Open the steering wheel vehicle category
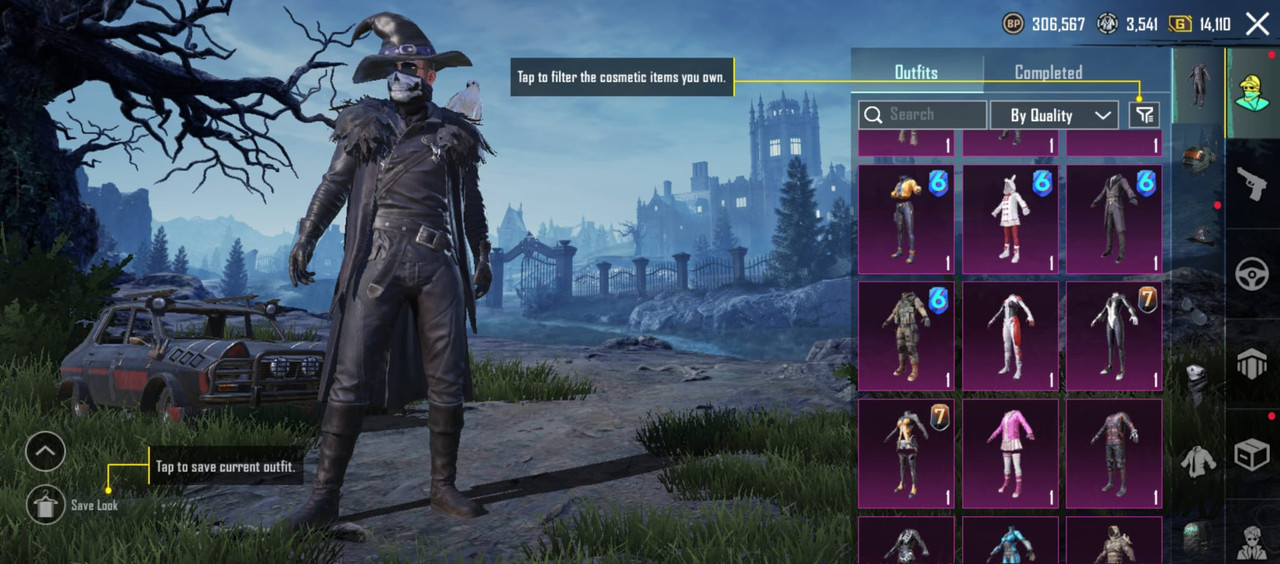Image resolution: width=1280 pixels, height=564 pixels. tap(1252, 274)
